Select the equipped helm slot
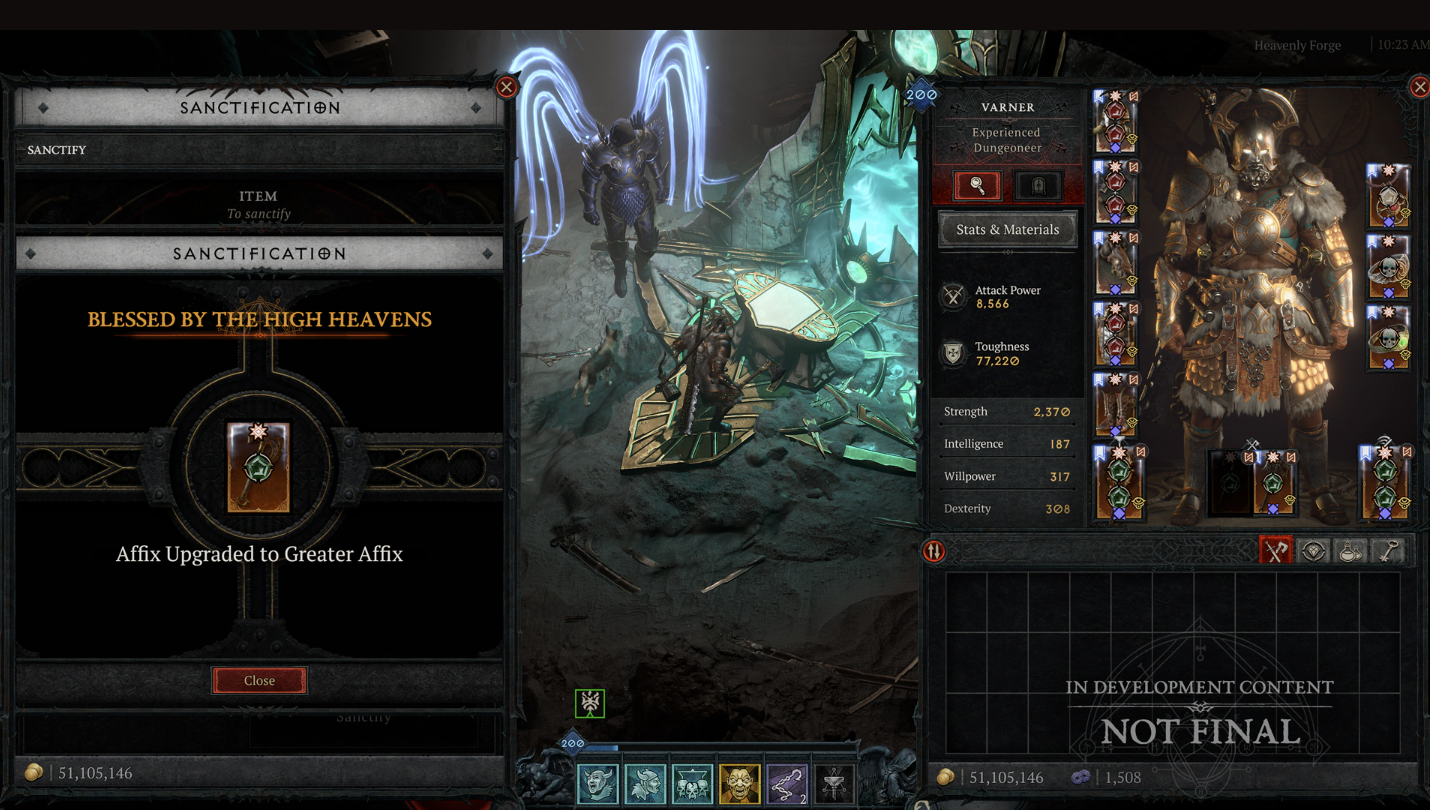 [1115, 122]
